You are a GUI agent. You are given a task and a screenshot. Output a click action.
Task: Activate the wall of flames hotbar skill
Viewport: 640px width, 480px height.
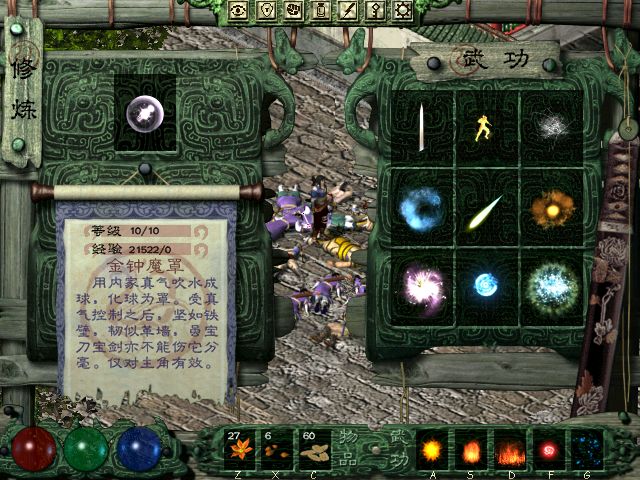pyautogui.click(x=510, y=450)
